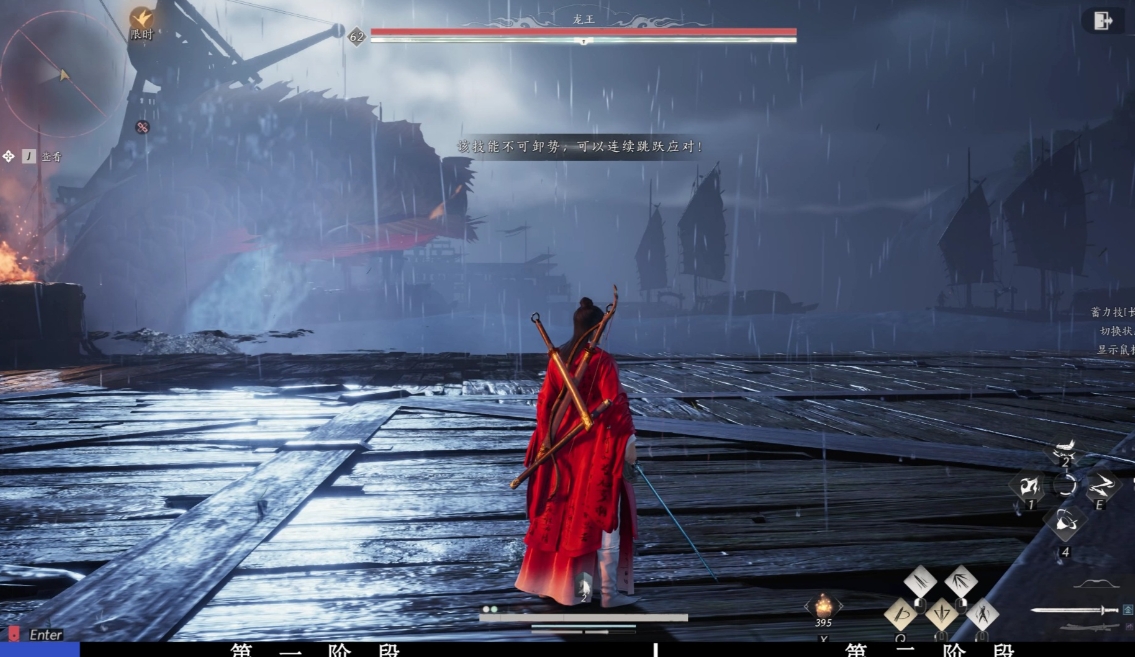Use the flying bird skill in slot 2
1135x657 pixels.
pos(1065,452)
